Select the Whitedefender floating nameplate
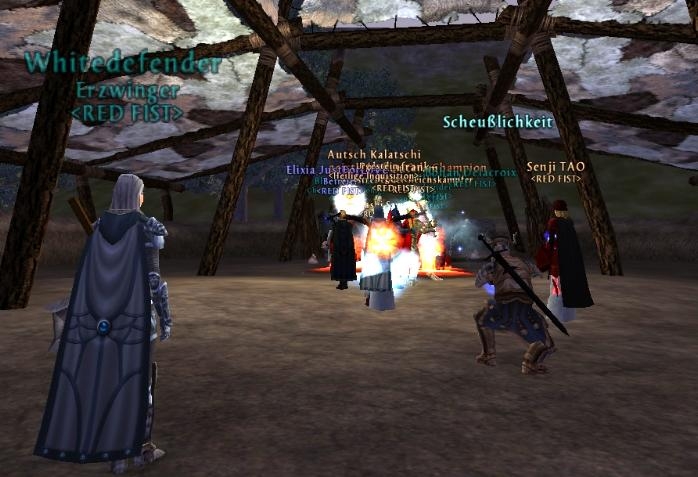698x477 pixels. click(122, 64)
